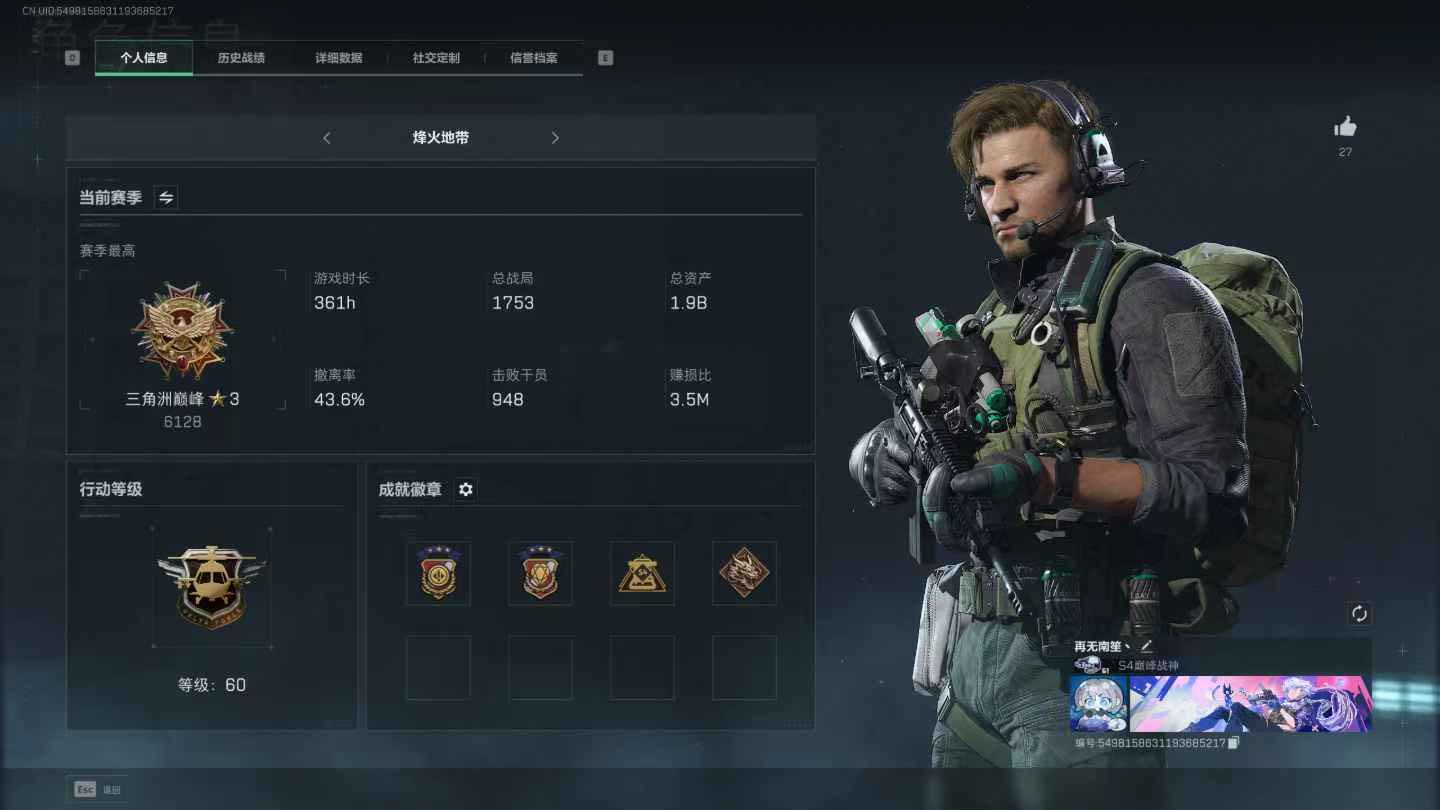The height and width of the screenshot is (810, 1440).
Task: Click the right arrow beside 烽火地带
Action: 555,138
